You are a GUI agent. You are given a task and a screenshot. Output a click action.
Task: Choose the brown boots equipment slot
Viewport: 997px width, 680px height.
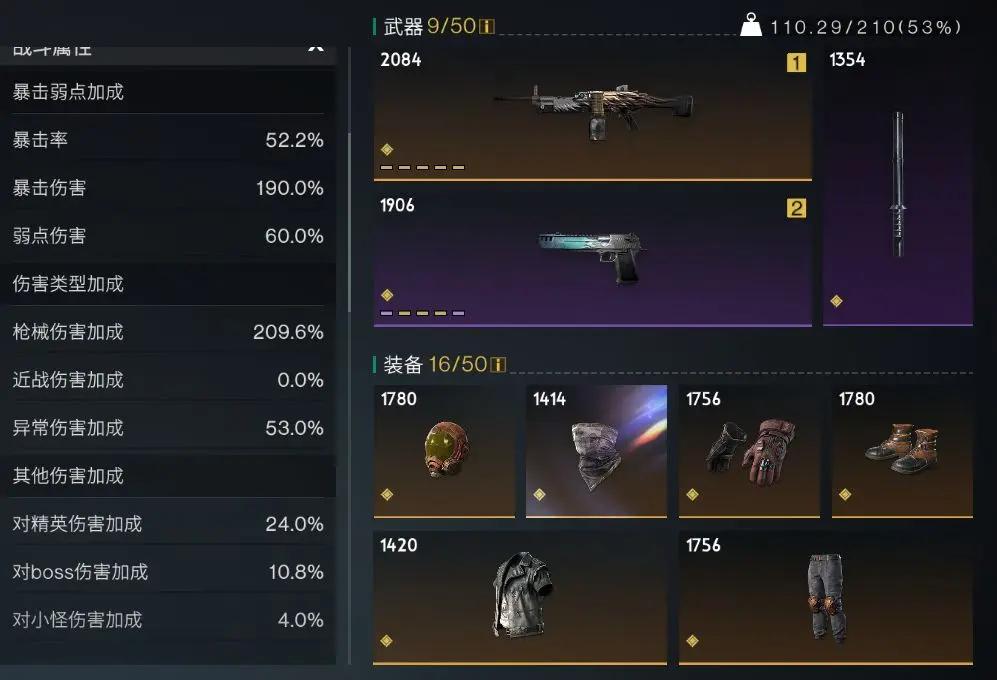[x=902, y=450]
